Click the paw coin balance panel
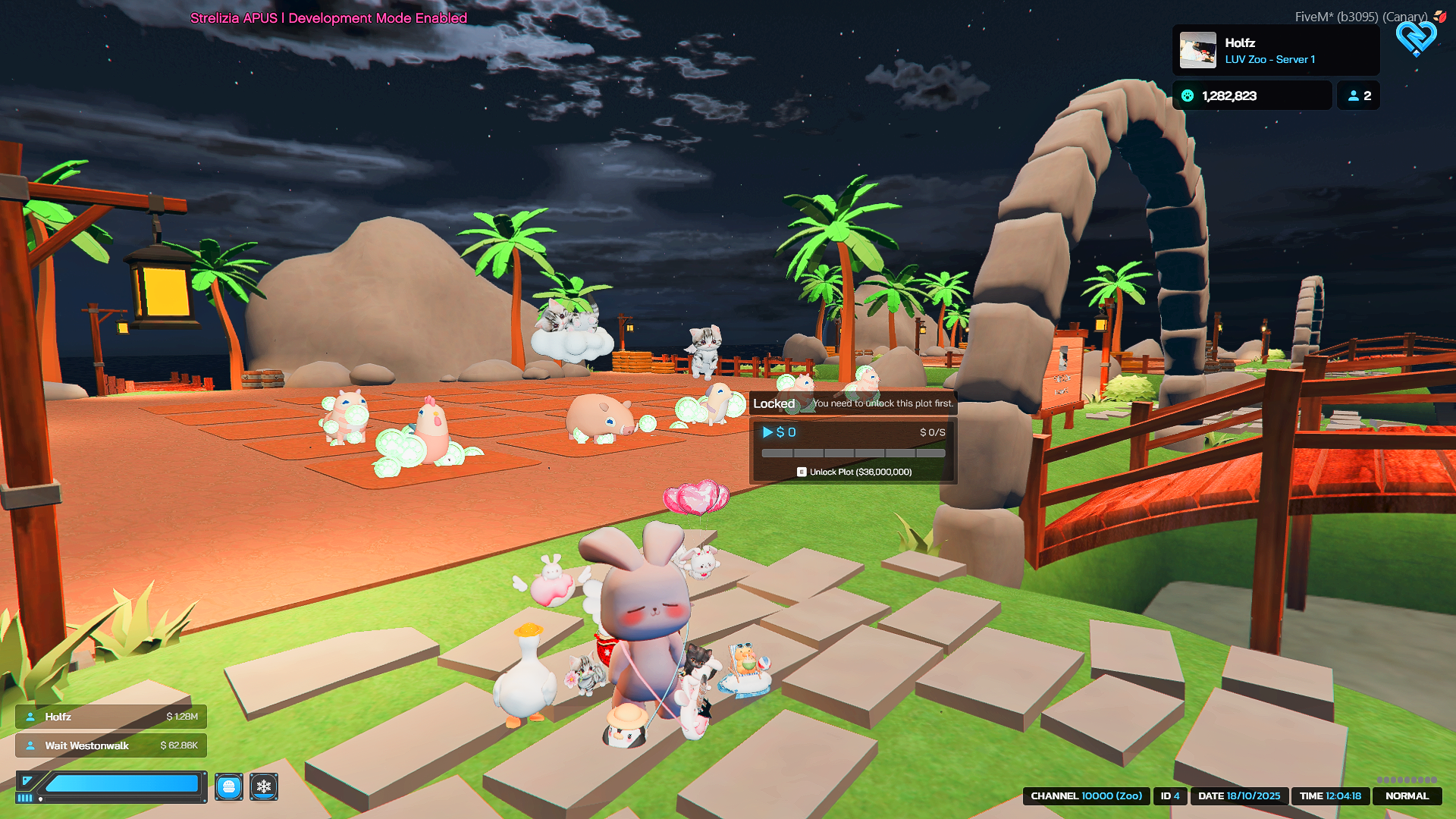Image resolution: width=1456 pixels, height=819 pixels. pyautogui.click(x=1252, y=96)
